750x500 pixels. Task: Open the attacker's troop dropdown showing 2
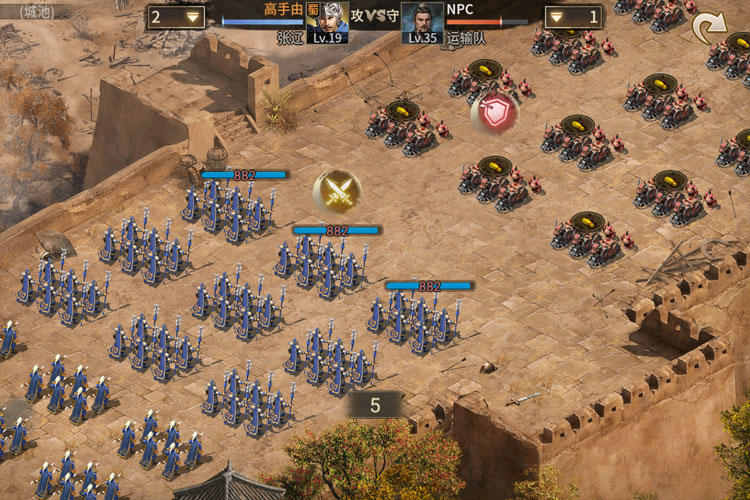176,17
